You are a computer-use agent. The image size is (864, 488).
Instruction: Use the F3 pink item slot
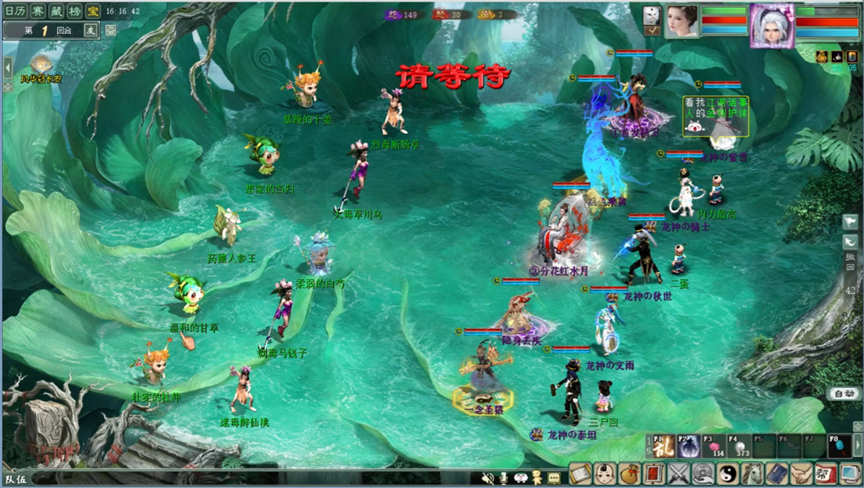tap(713, 447)
